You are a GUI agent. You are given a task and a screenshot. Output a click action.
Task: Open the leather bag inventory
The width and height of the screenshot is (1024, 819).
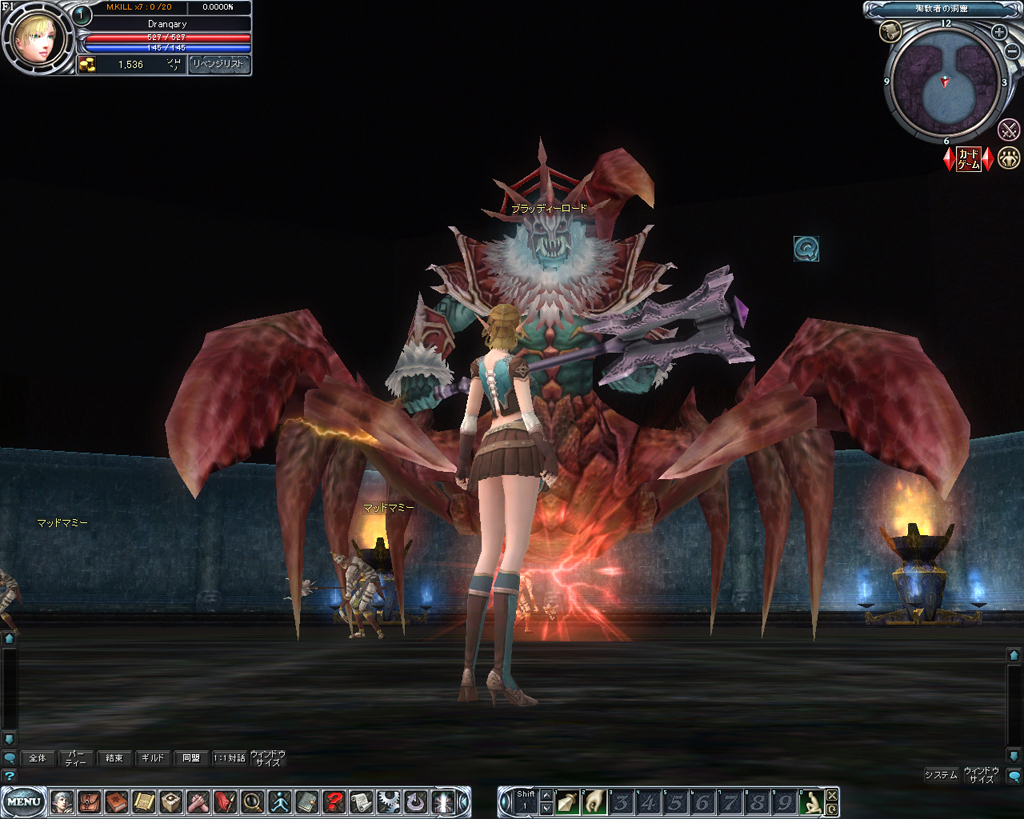click(90, 802)
